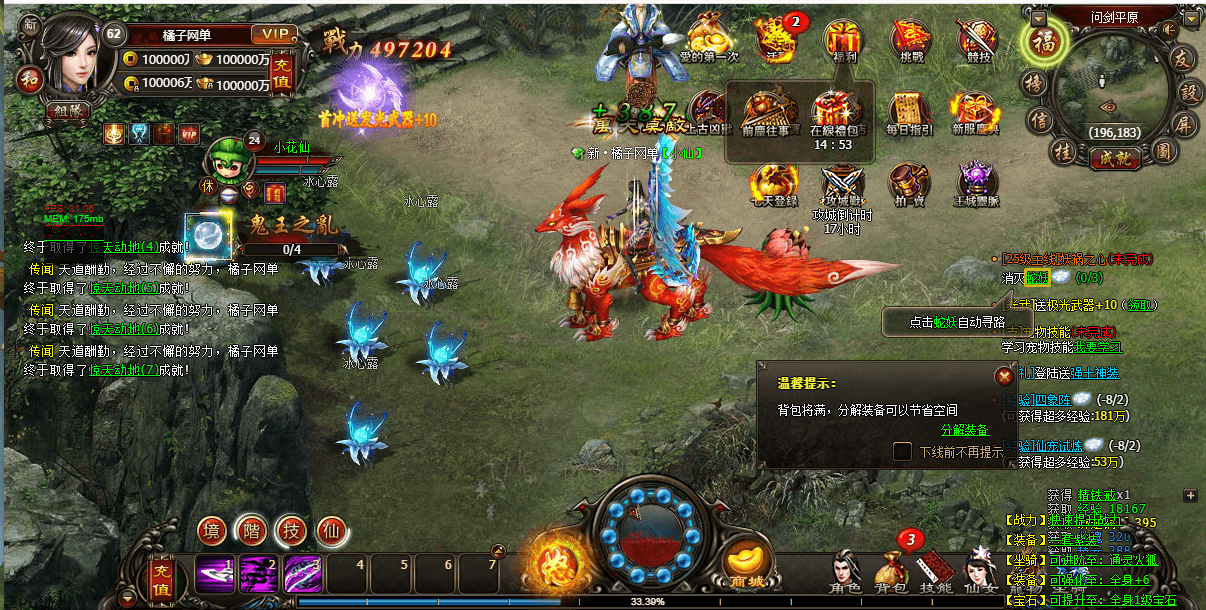This screenshot has width=1206, height=610.
Task: Open the 友 friends button by minimap
Action: (x=1183, y=58)
